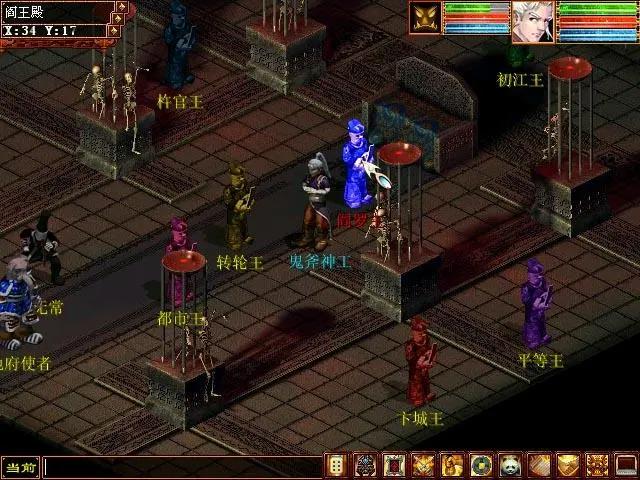
Task: Open the red and gold totem icon
Action: point(597,466)
